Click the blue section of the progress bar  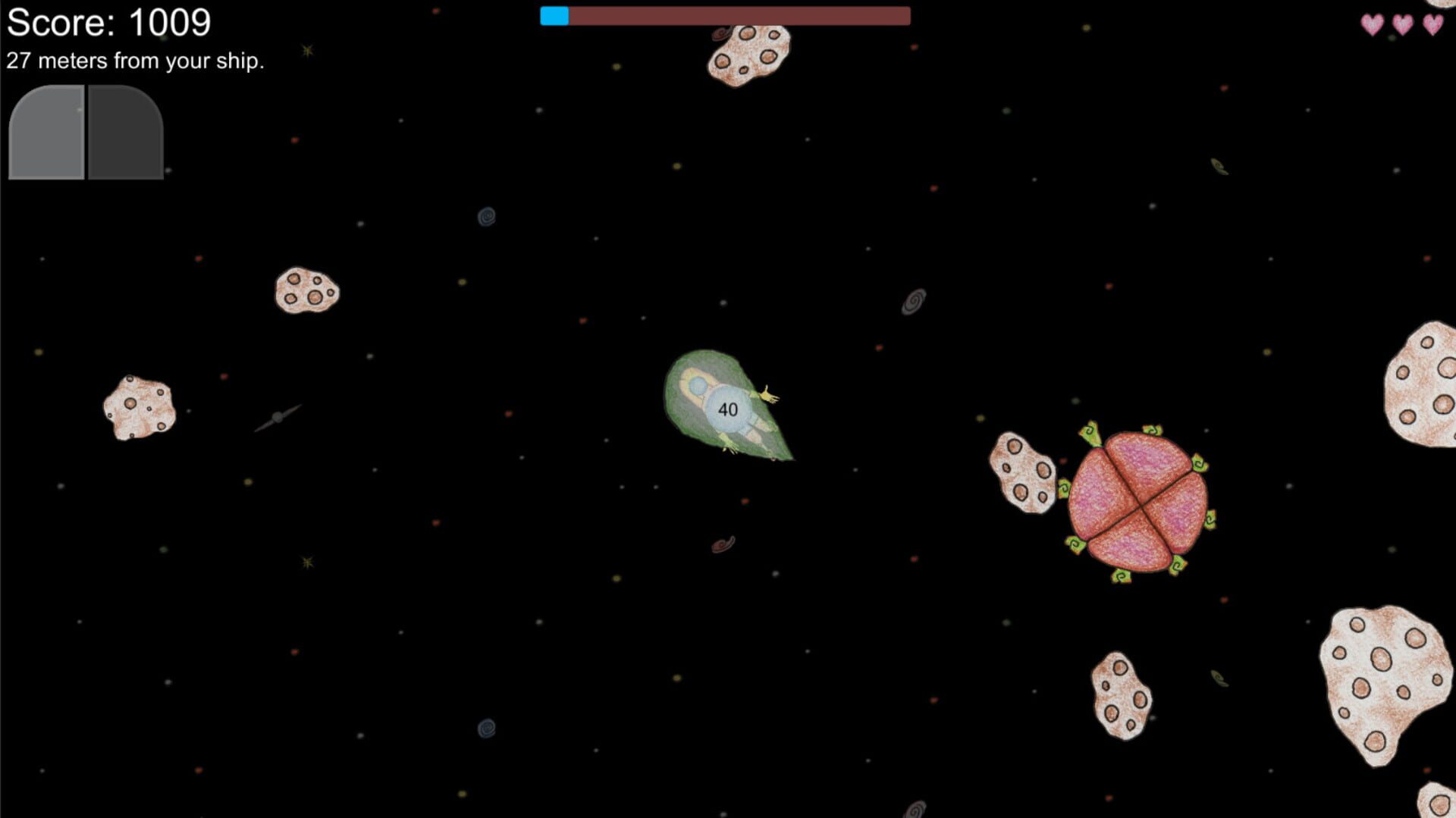point(554,15)
